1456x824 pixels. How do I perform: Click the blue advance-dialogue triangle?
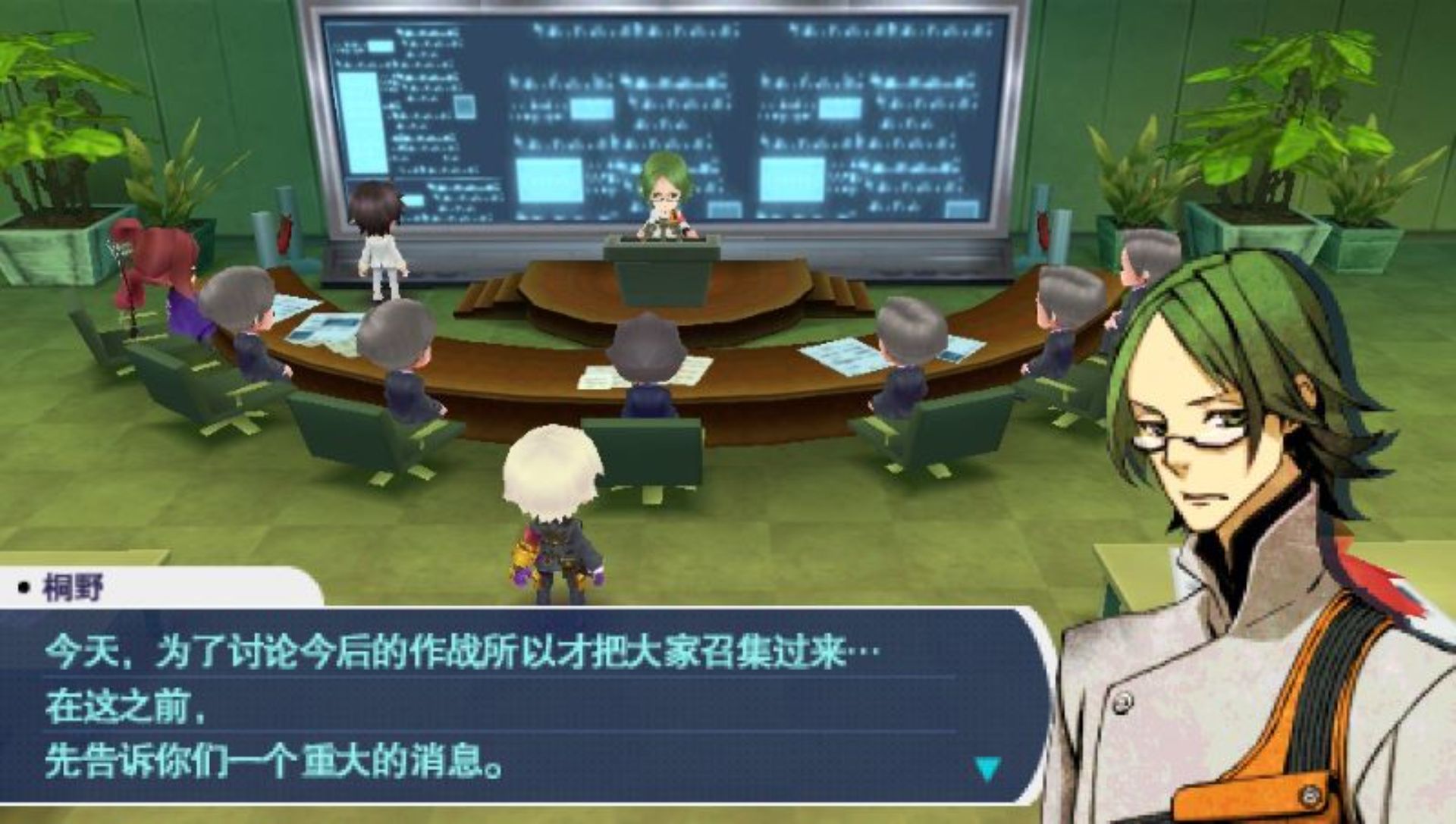(987, 769)
